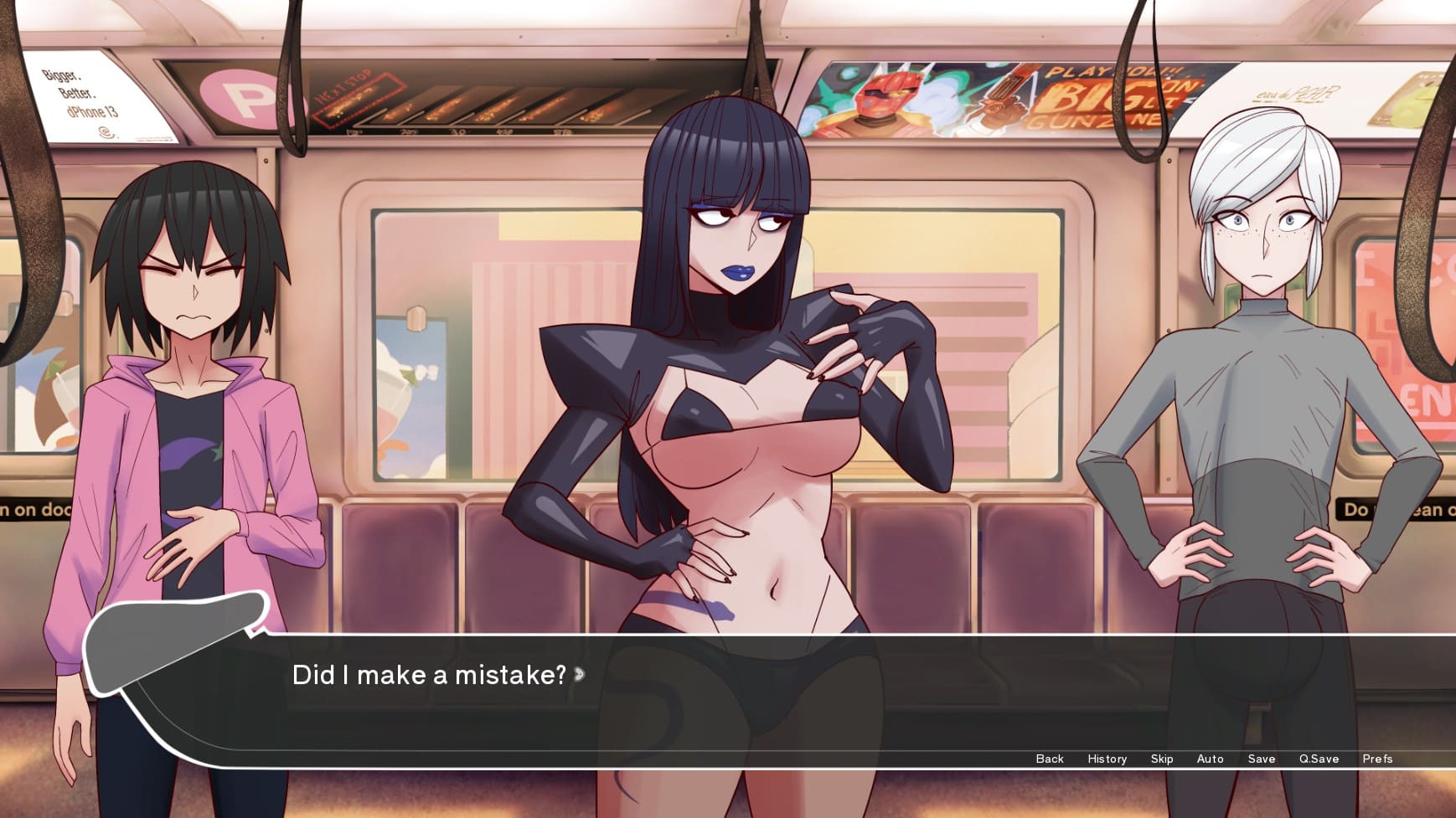Activate Skip to fast-forward dialogue
The height and width of the screenshot is (818, 1456).
(1161, 759)
